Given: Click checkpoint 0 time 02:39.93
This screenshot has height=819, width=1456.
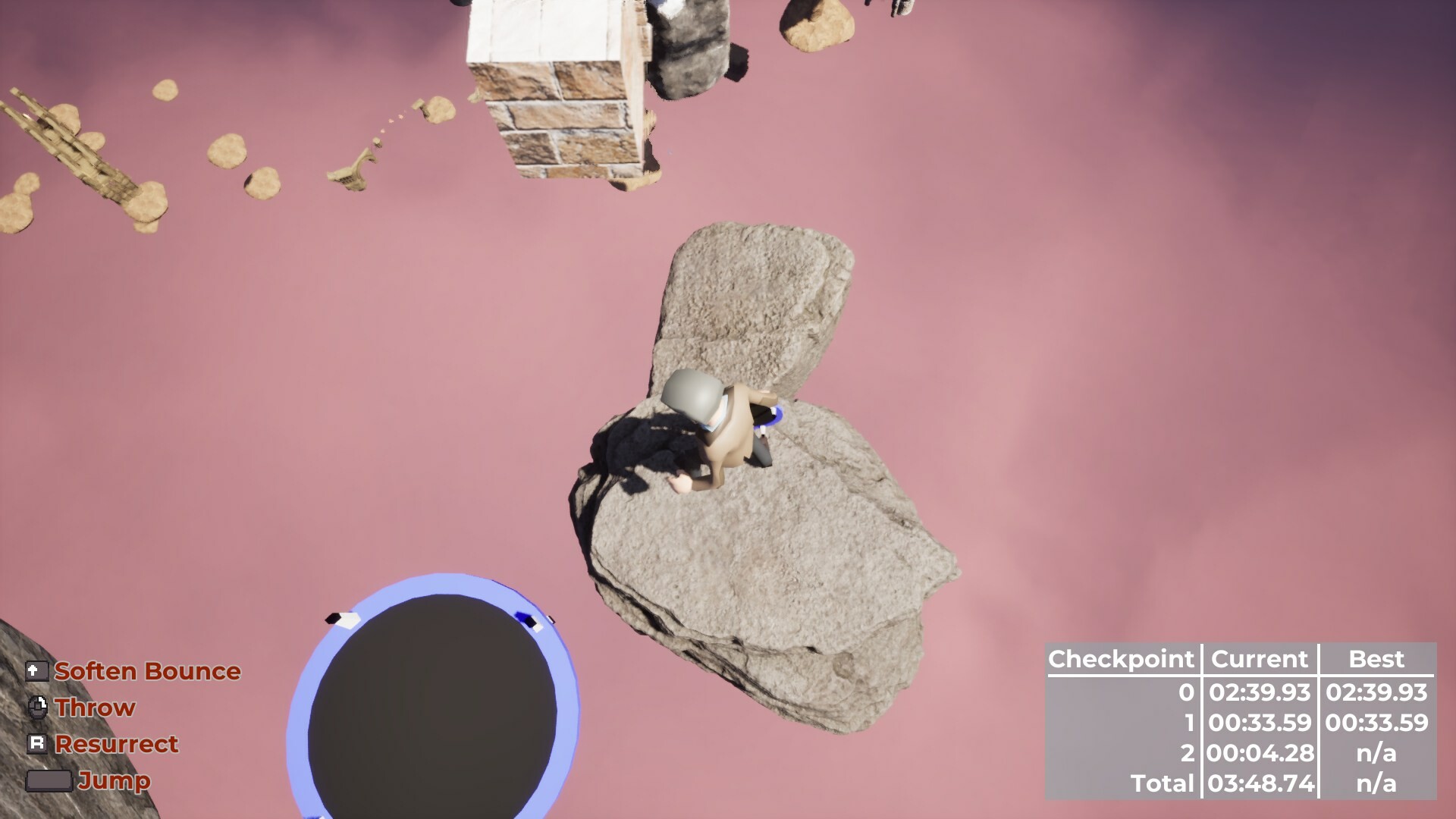Looking at the screenshot, I should point(1259,691).
